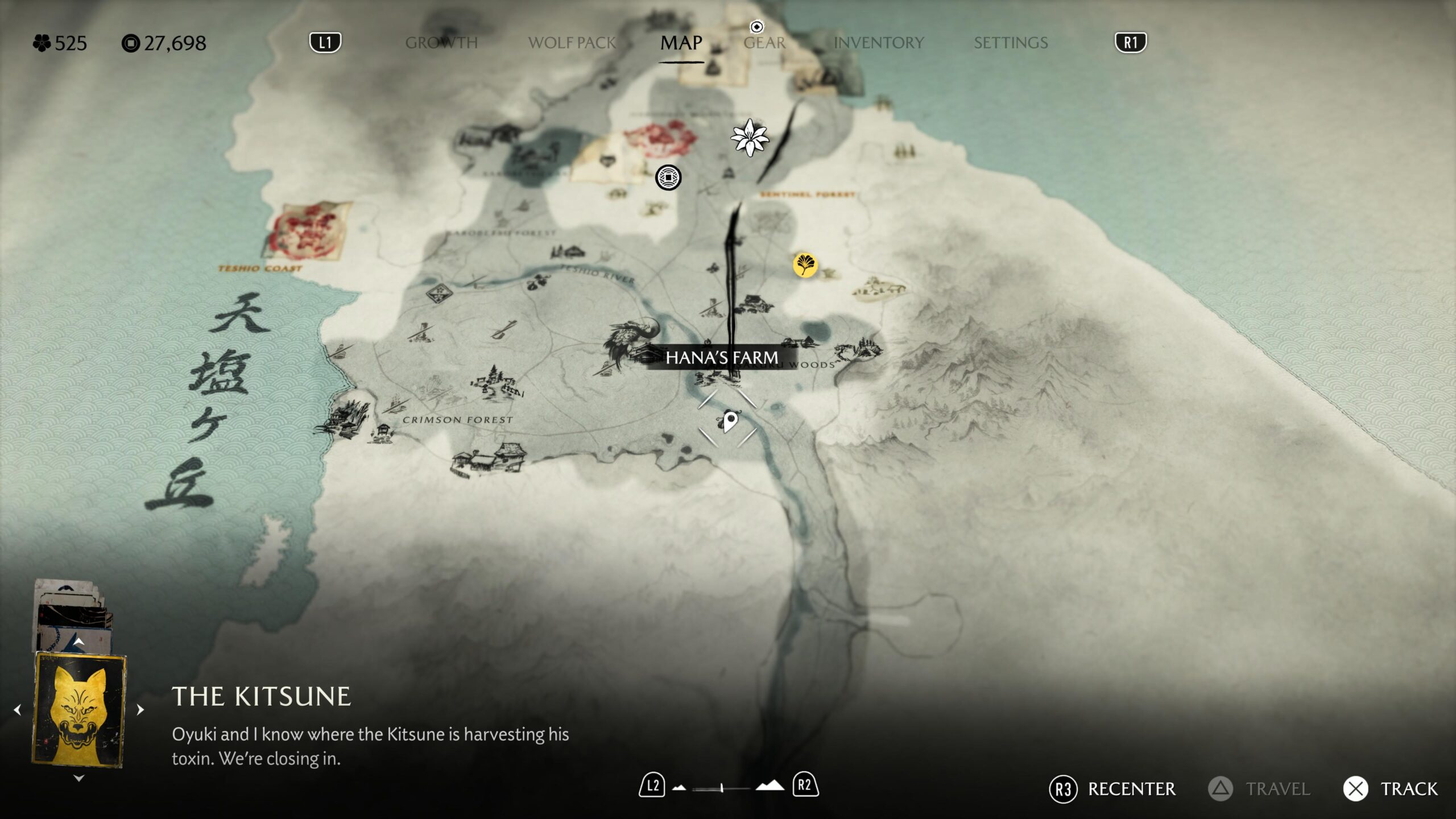This screenshot has width=1456, height=819.
Task: Click the white pin waypoint marker
Action: [x=730, y=421]
